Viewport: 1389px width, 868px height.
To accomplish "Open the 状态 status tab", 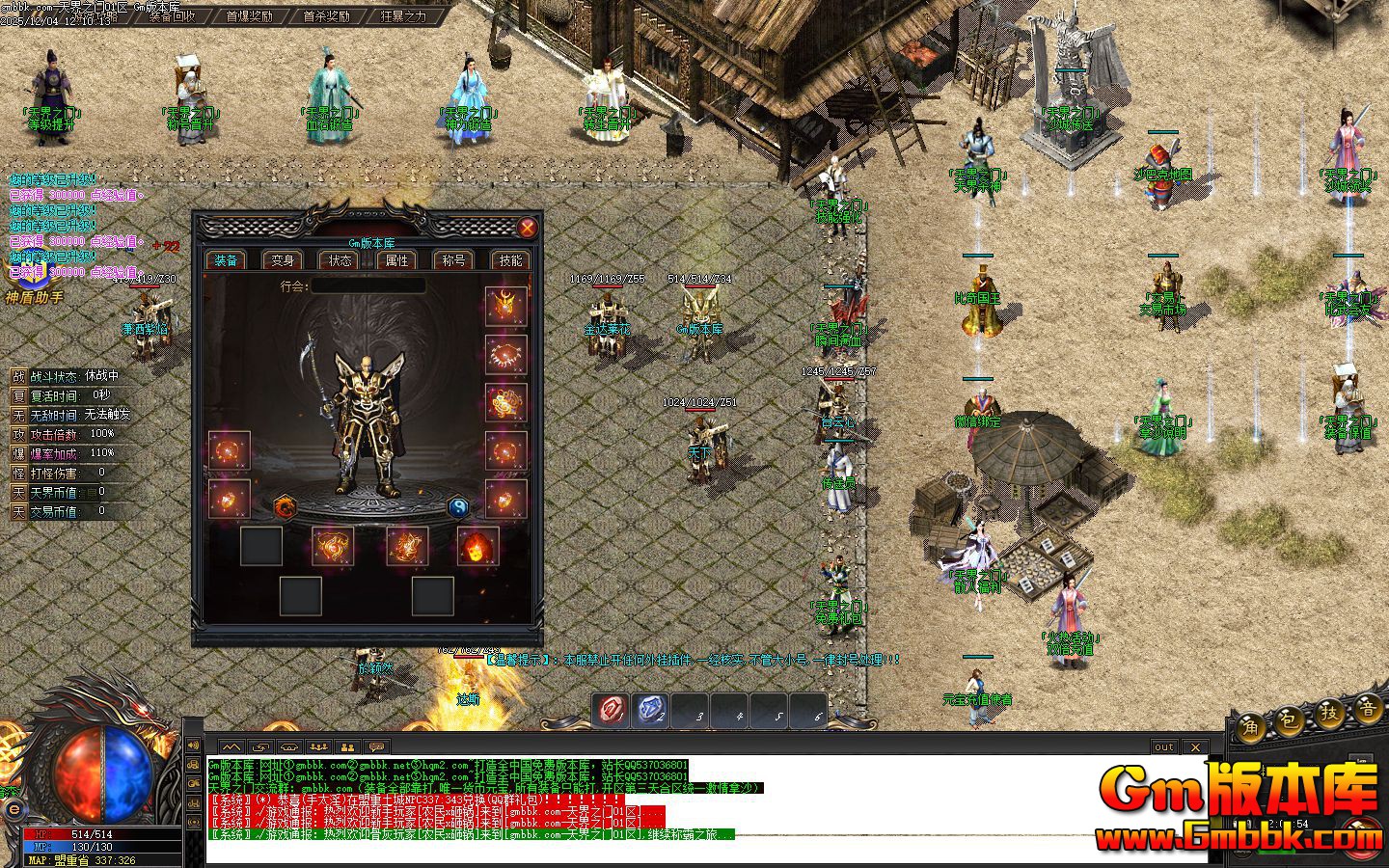I will tap(340, 260).
